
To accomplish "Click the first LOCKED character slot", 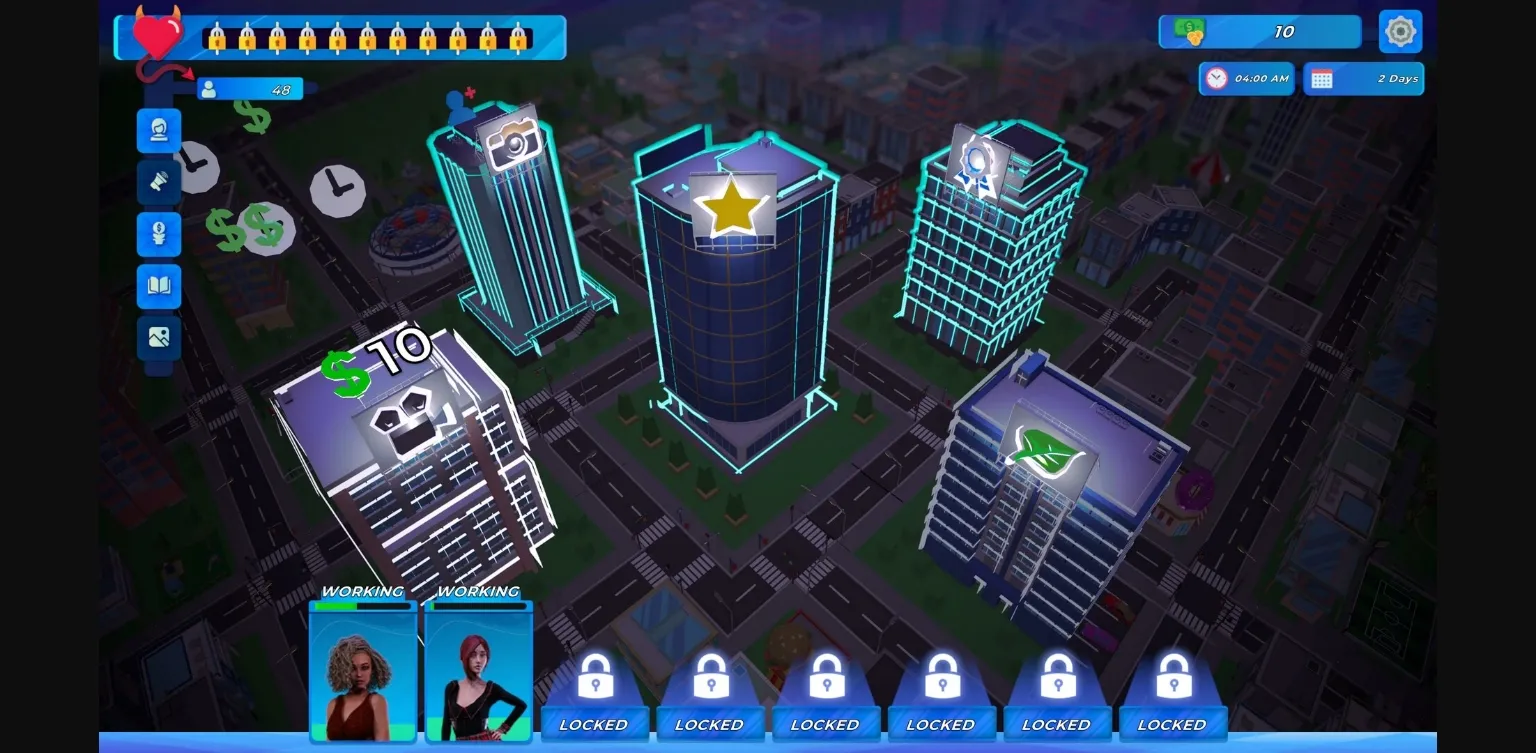I will click(x=595, y=690).
